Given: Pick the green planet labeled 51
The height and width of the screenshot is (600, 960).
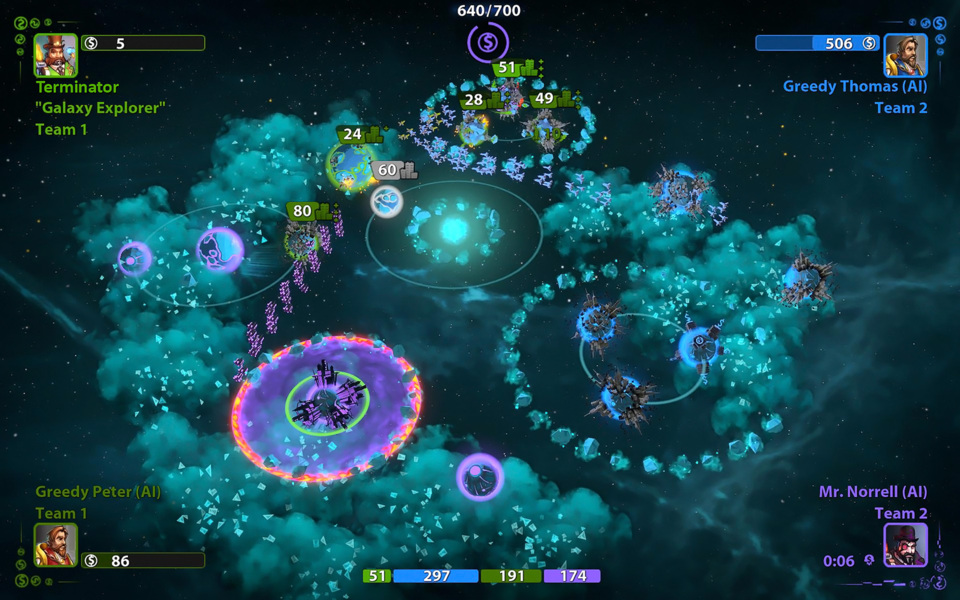Looking at the screenshot, I should [x=510, y=97].
